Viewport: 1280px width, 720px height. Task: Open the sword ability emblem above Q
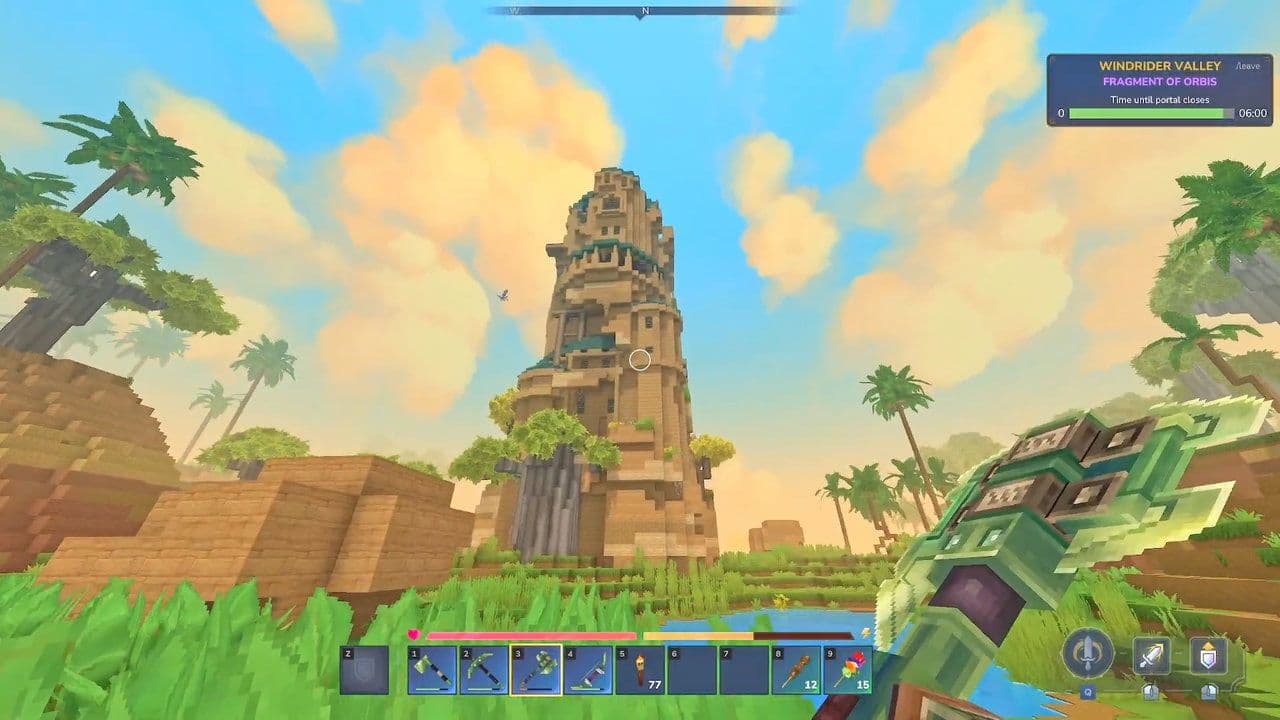click(x=1090, y=655)
